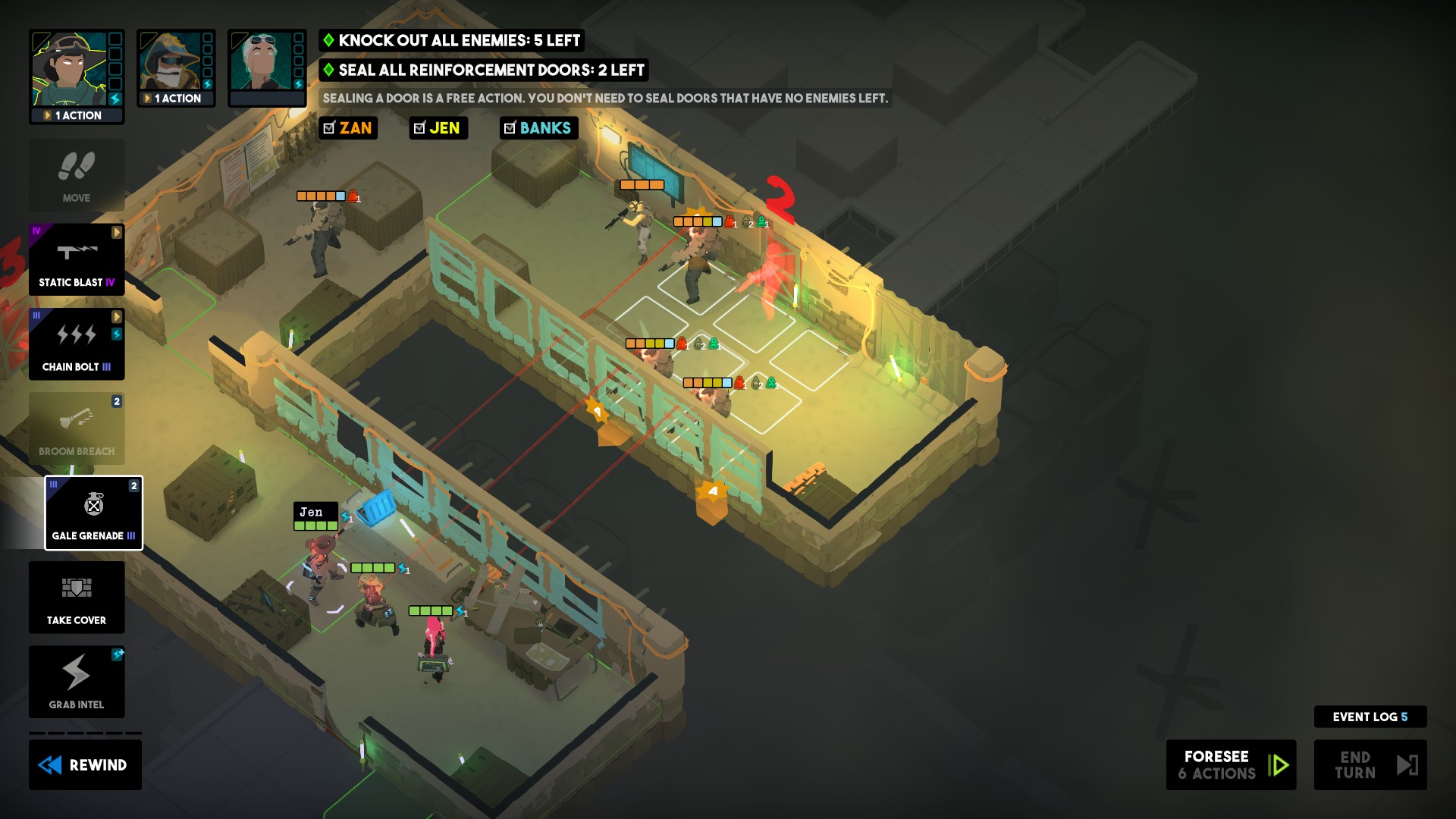Click the Rewind button
Image resolution: width=1456 pixels, height=819 pixels.
(85, 764)
